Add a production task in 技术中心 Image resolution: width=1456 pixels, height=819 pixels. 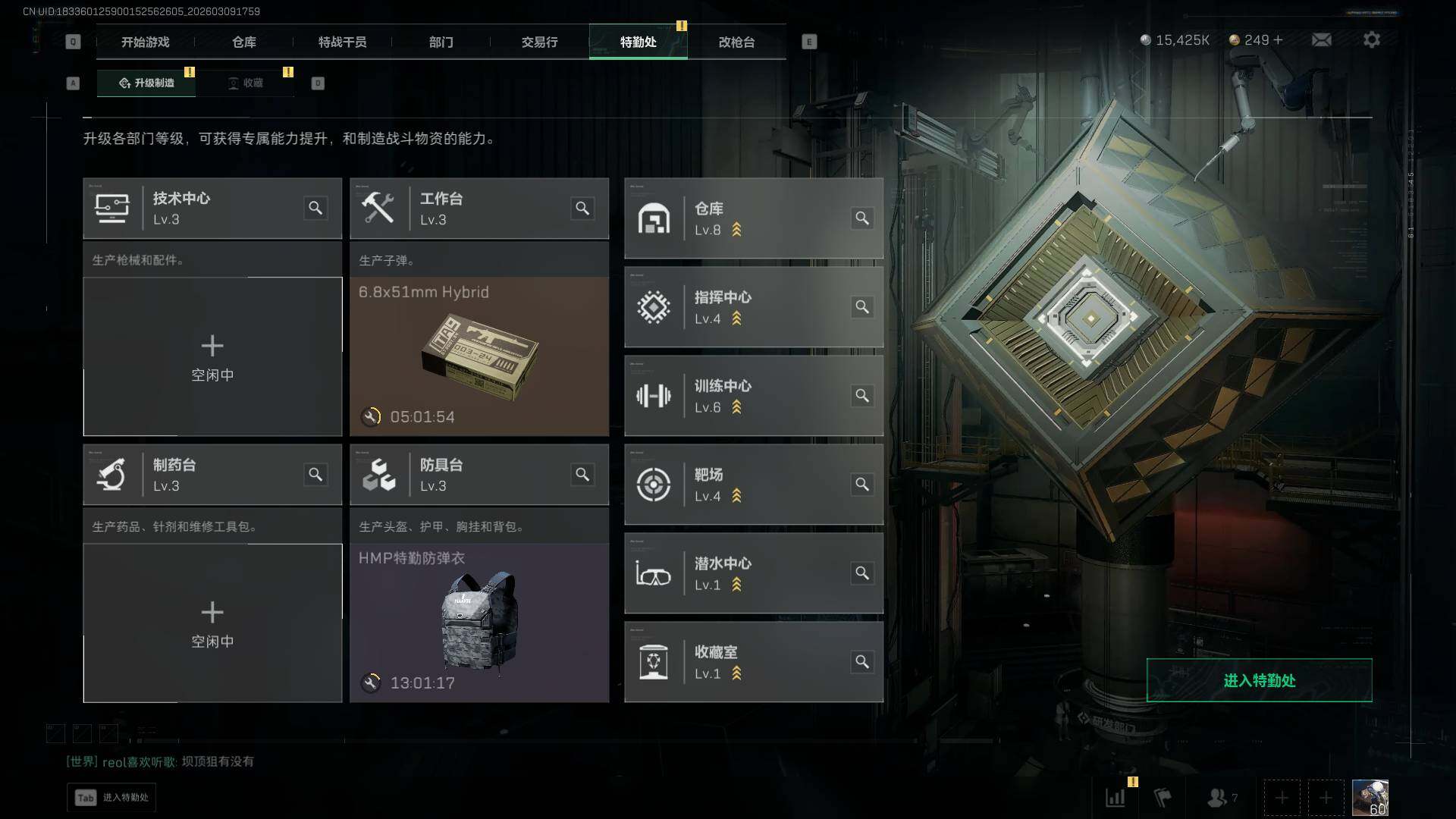click(x=212, y=356)
